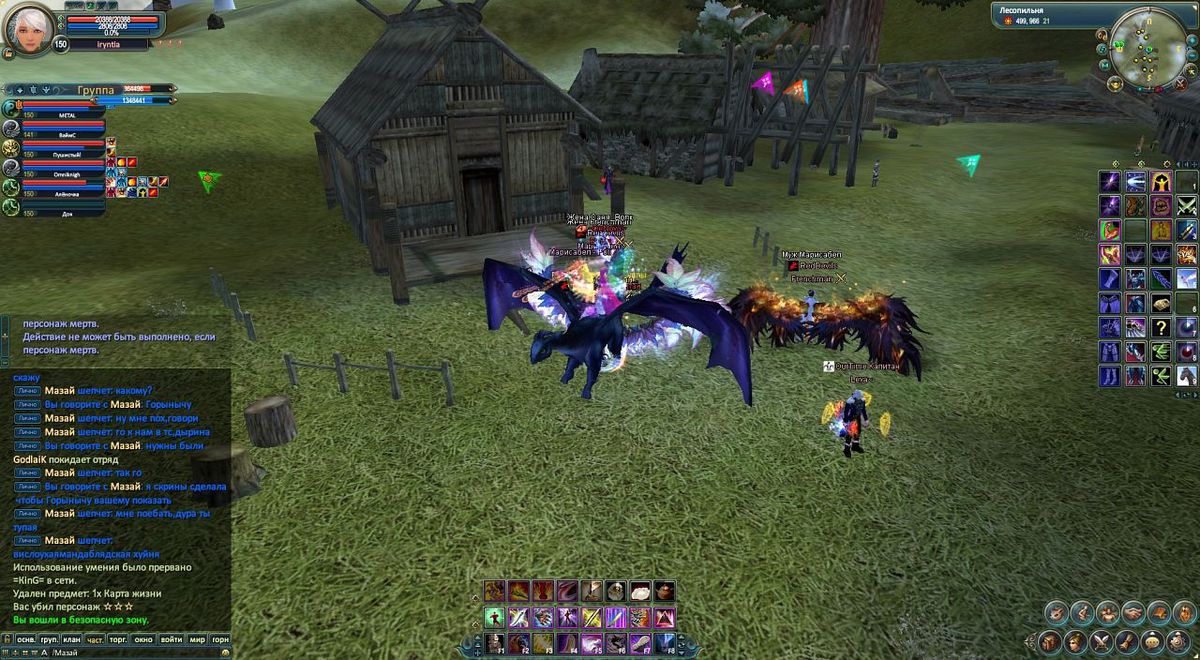Open the "груп." group chat tab
Screen dimensions: 1200x660
pos(49,638)
